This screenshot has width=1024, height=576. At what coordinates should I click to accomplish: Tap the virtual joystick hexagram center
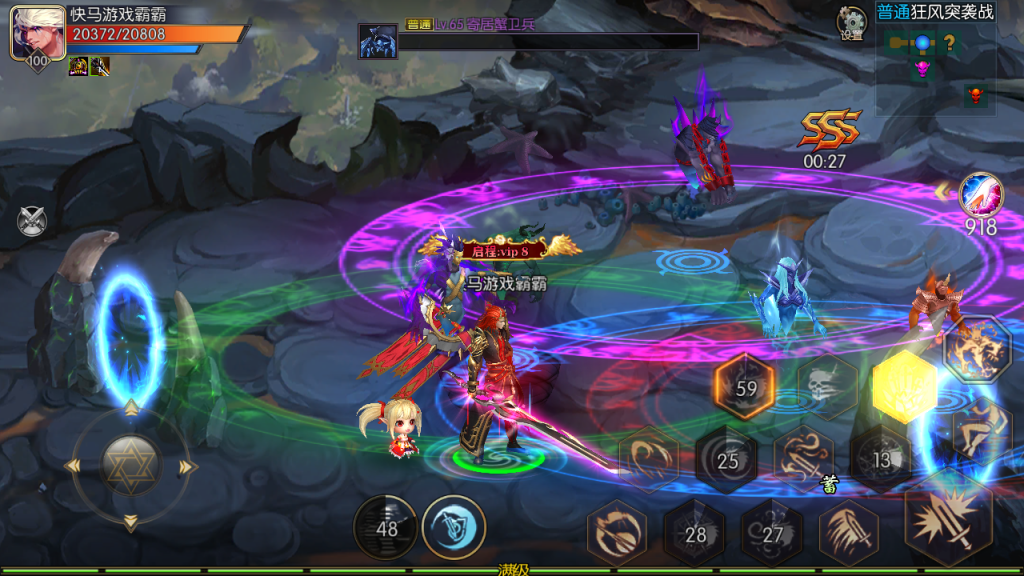pos(130,467)
